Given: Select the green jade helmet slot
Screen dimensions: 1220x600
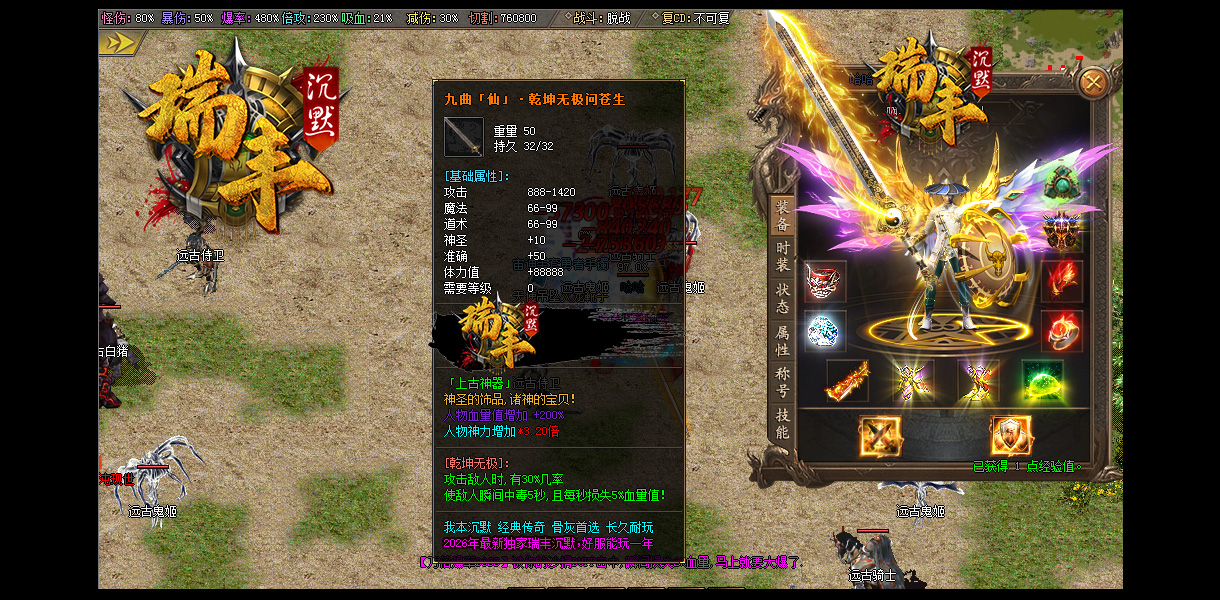Looking at the screenshot, I should click(x=1062, y=182).
